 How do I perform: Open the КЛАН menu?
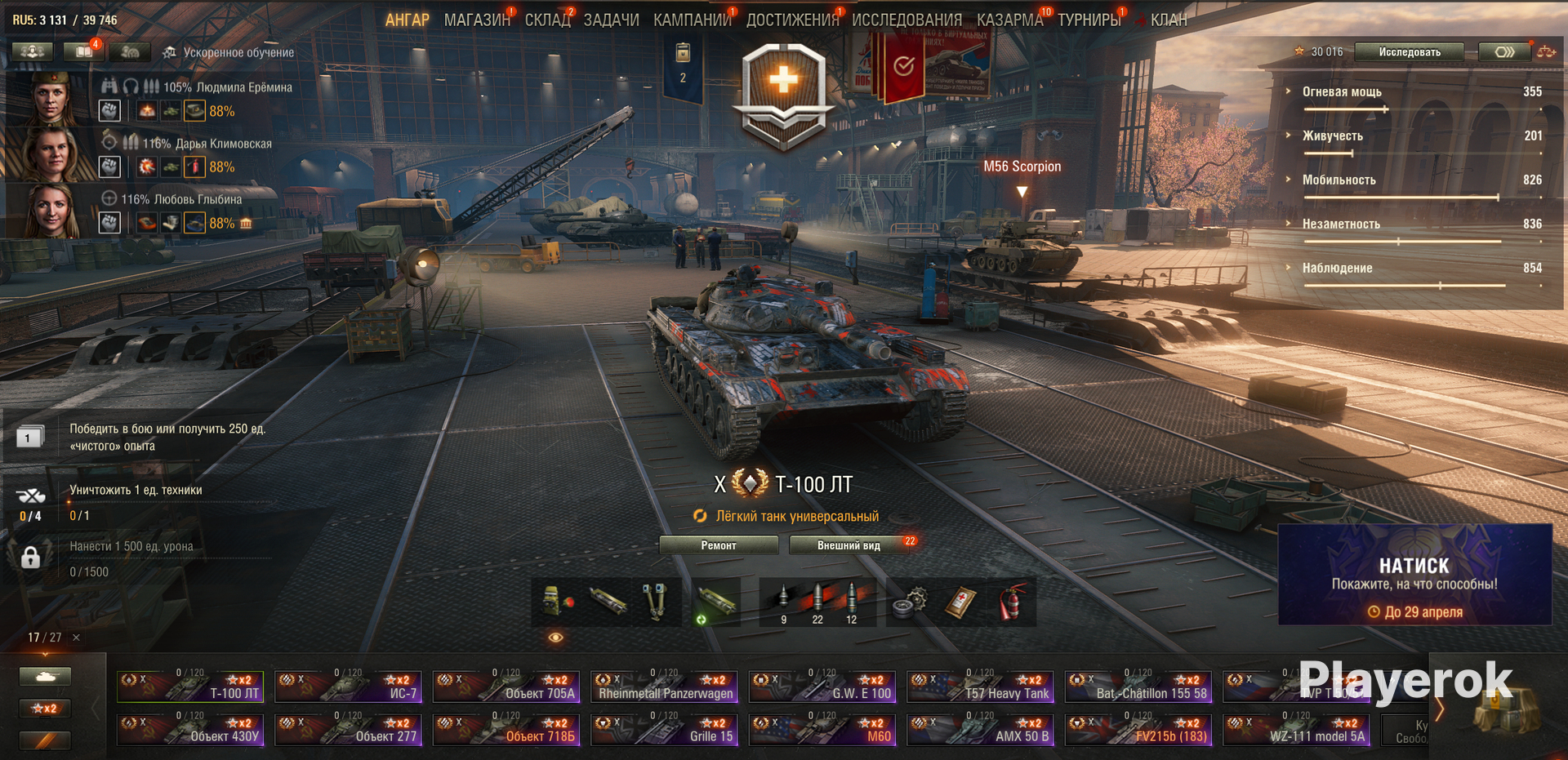pyautogui.click(x=1169, y=20)
